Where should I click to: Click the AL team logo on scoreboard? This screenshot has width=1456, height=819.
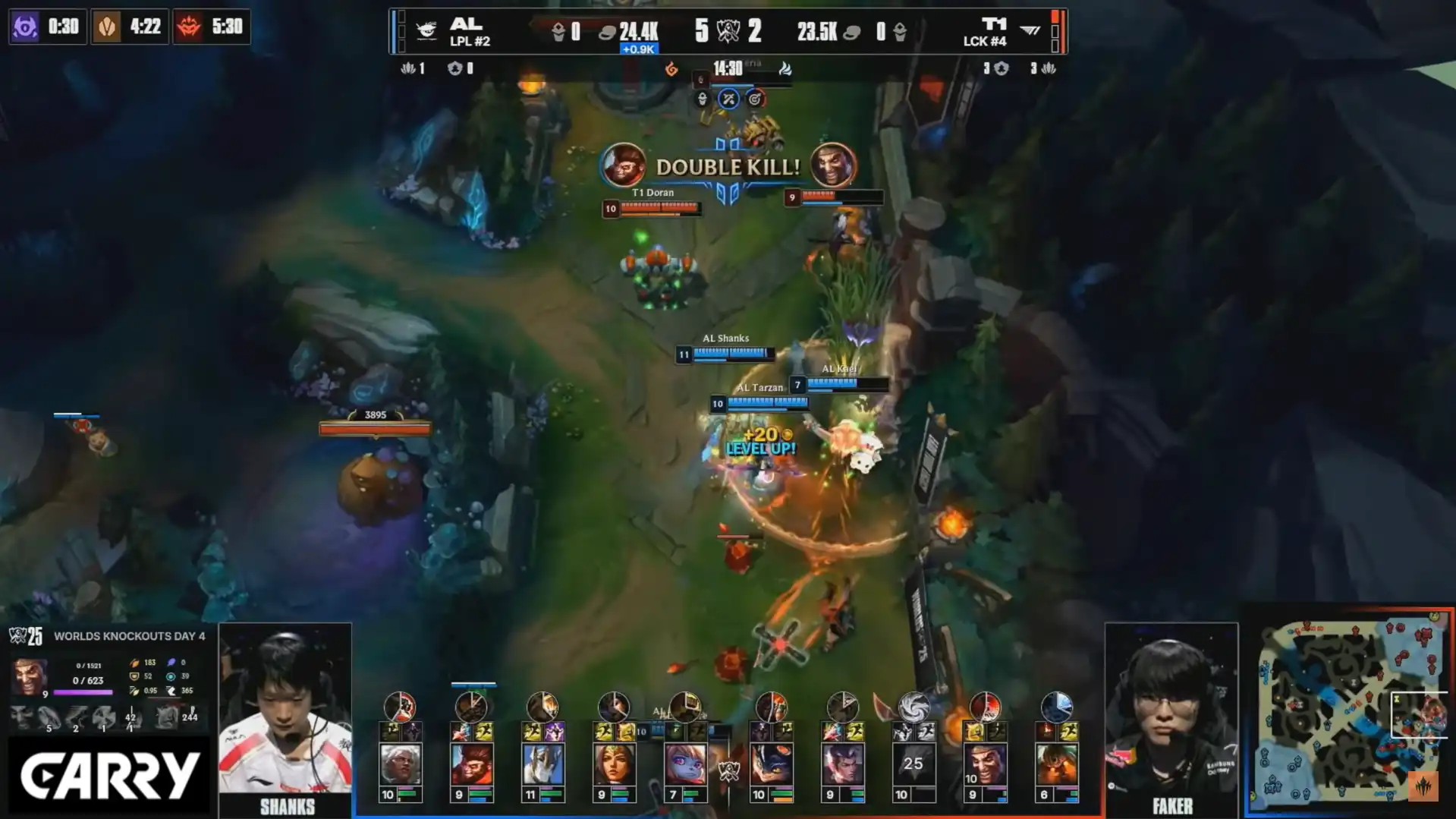pyautogui.click(x=426, y=31)
